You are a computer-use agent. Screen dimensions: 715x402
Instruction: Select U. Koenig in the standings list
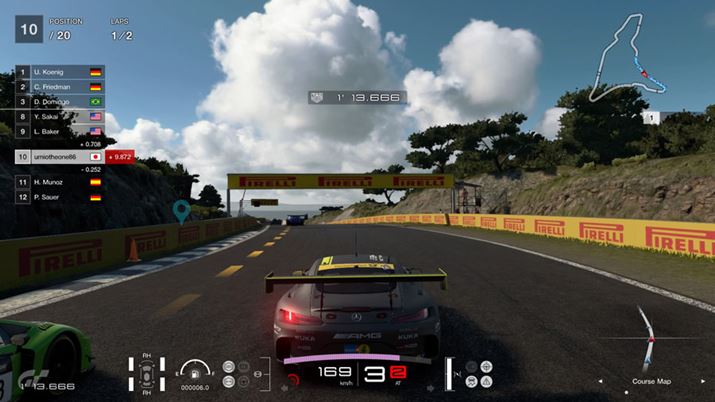point(58,73)
